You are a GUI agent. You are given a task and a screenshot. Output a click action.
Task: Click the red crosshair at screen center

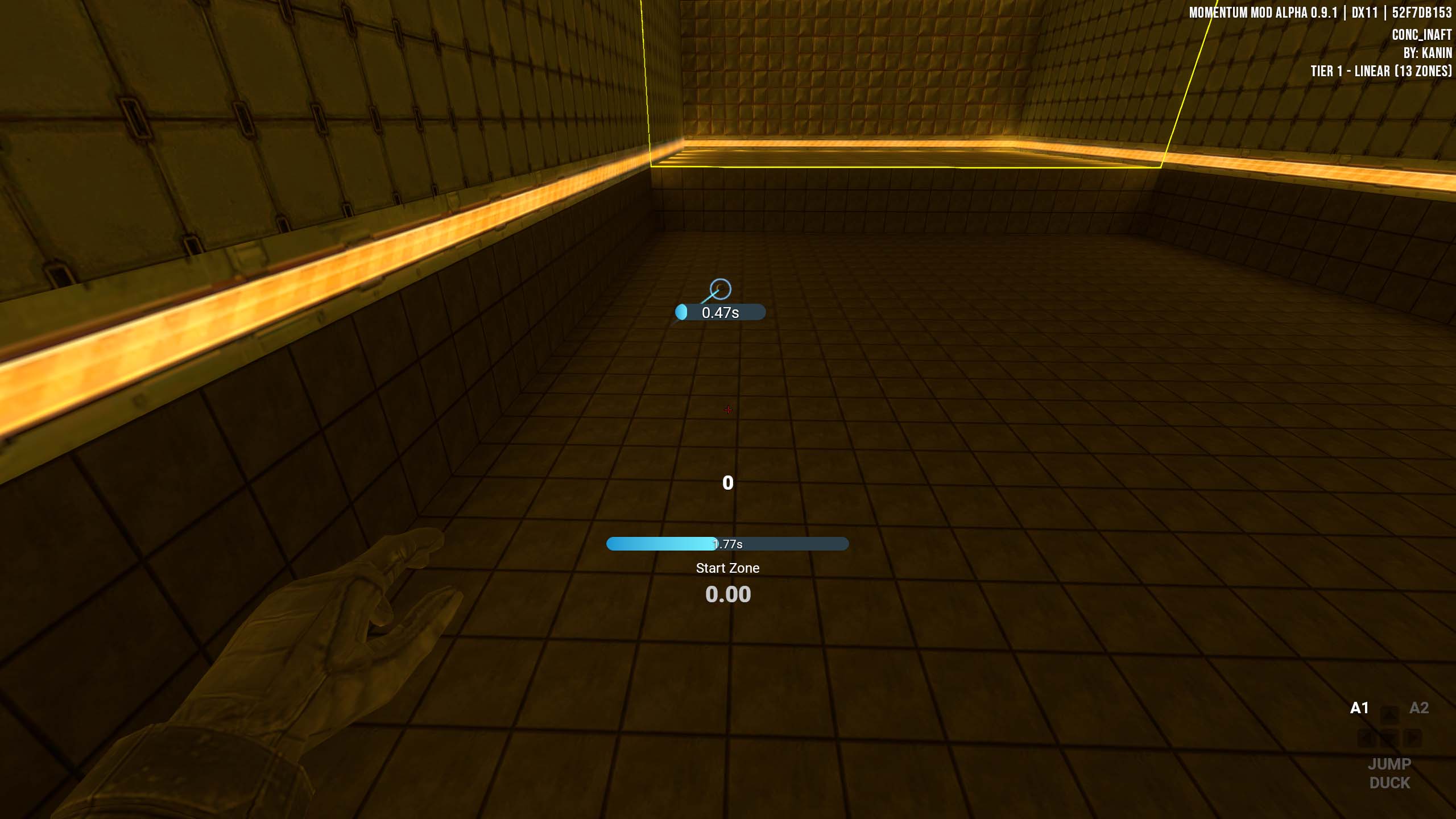coord(728,409)
